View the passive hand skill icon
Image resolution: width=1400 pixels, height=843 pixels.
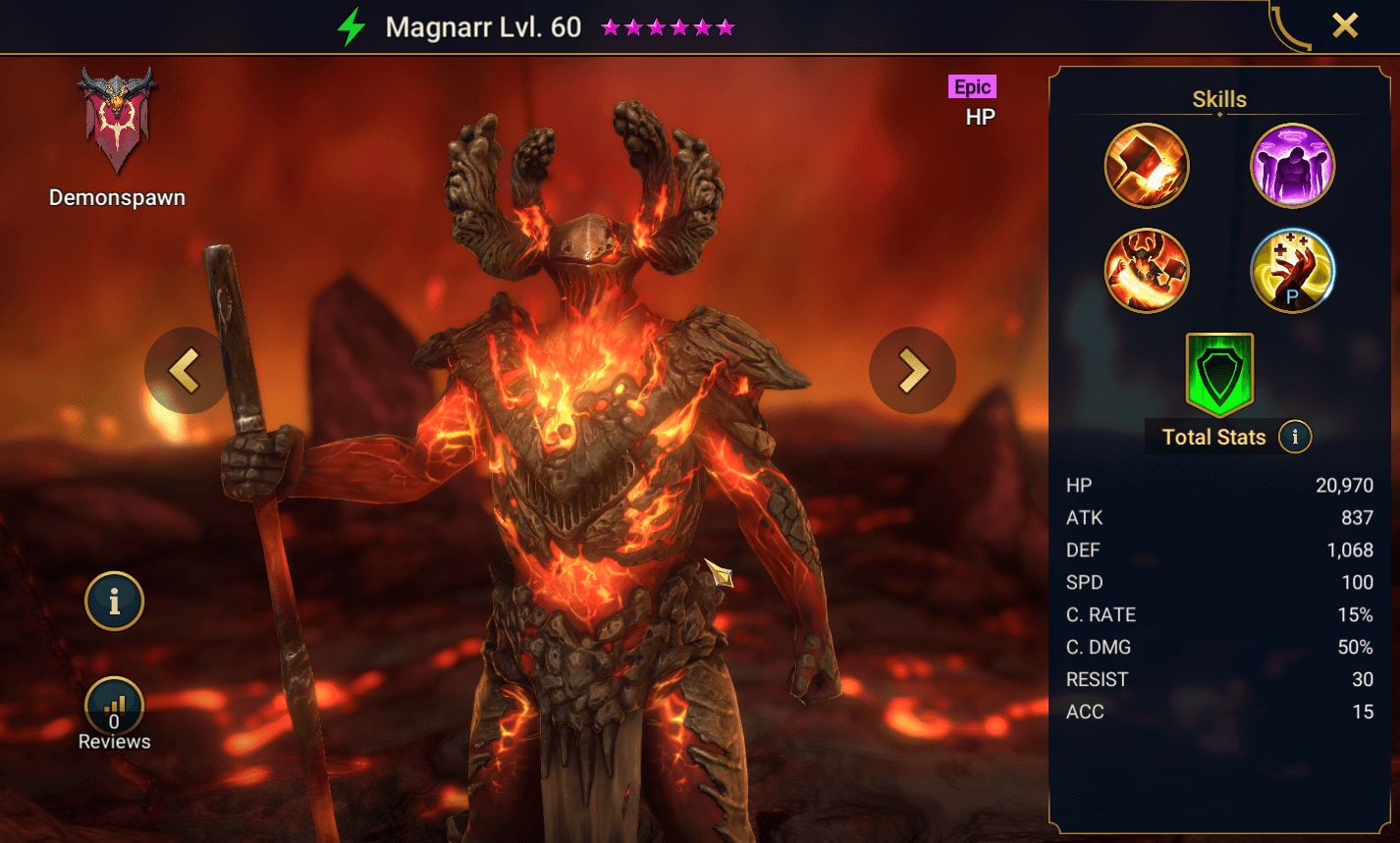click(1292, 271)
